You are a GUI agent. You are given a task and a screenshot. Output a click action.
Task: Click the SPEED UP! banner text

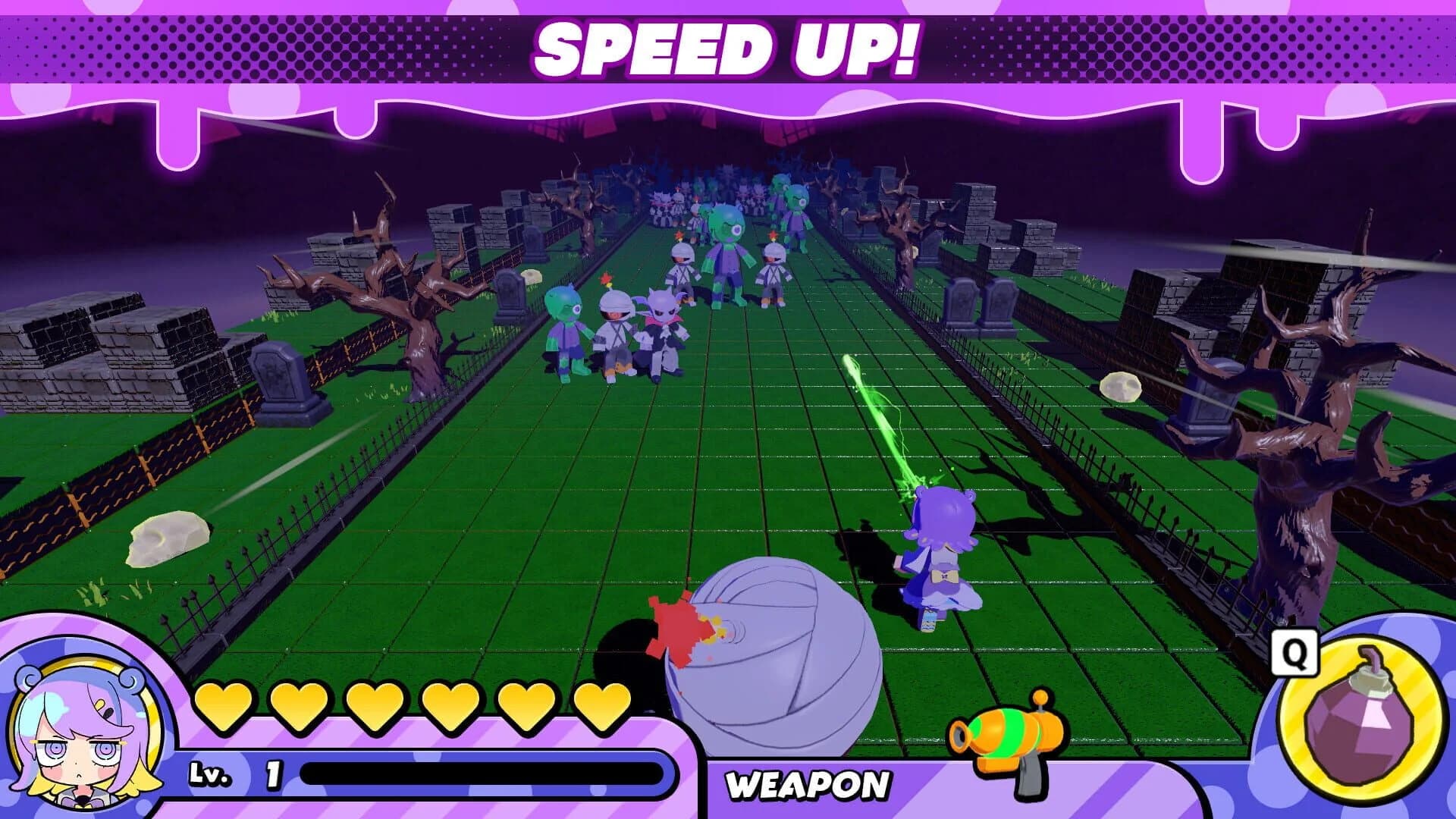pyautogui.click(x=726, y=47)
